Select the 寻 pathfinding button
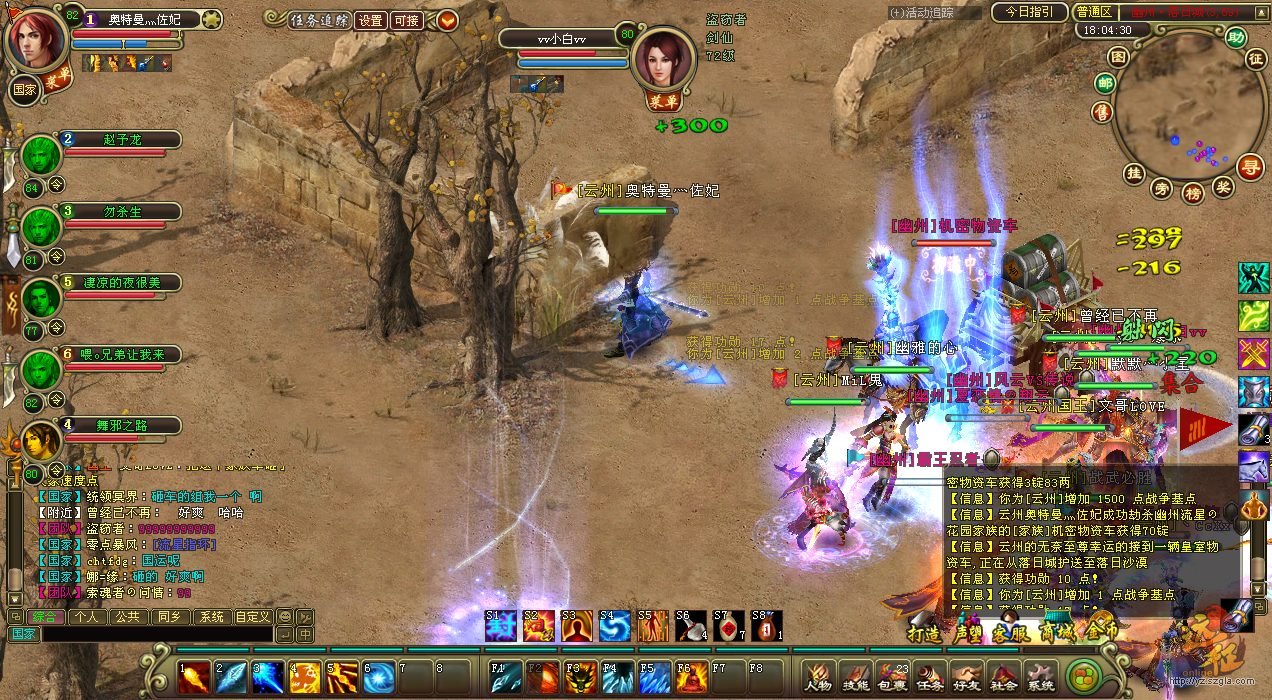Viewport: 1272px width, 700px height. coord(1250,167)
